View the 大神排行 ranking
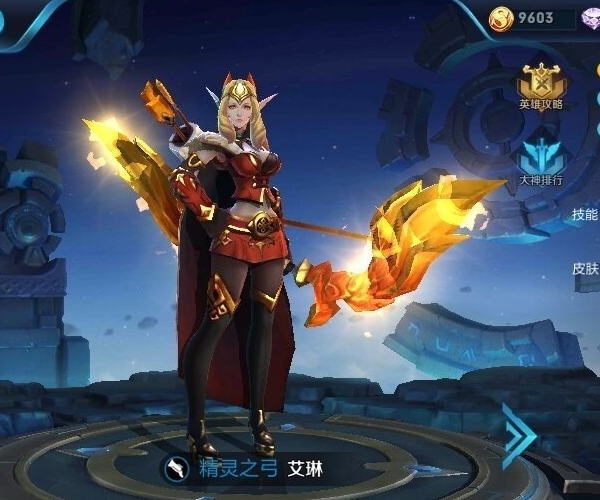The image size is (600, 500). click(541, 160)
